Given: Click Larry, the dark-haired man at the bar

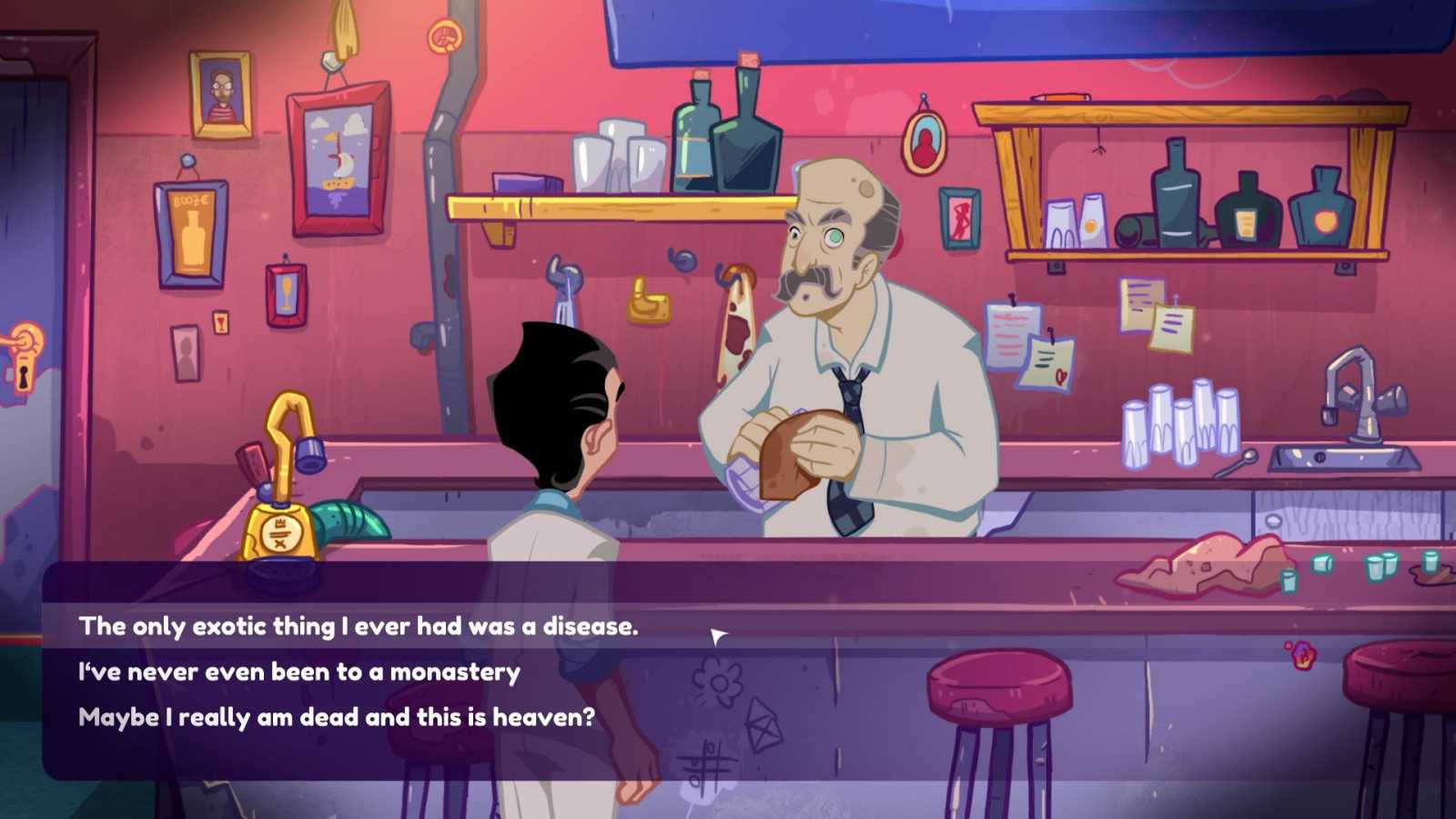Looking at the screenshot, I should pyautogui.click(x=564, y=437).
